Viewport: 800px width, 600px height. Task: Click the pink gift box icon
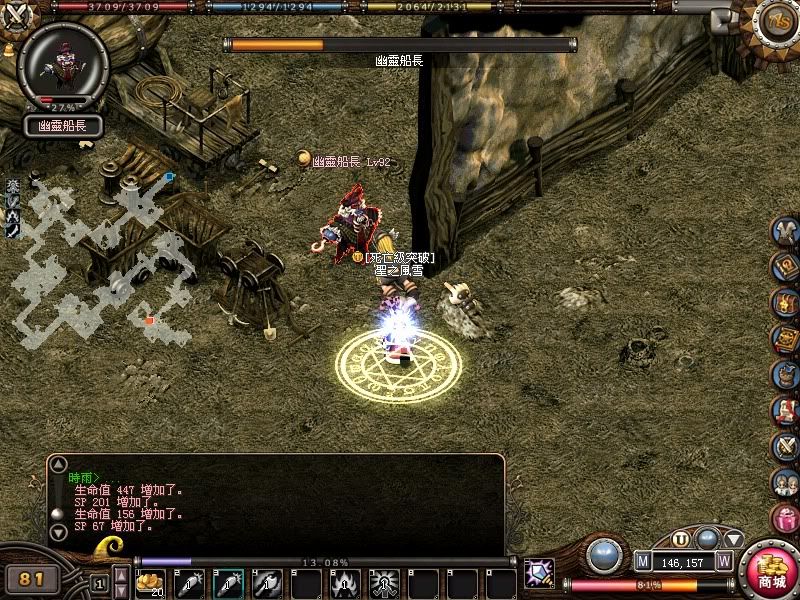point(786,520)
